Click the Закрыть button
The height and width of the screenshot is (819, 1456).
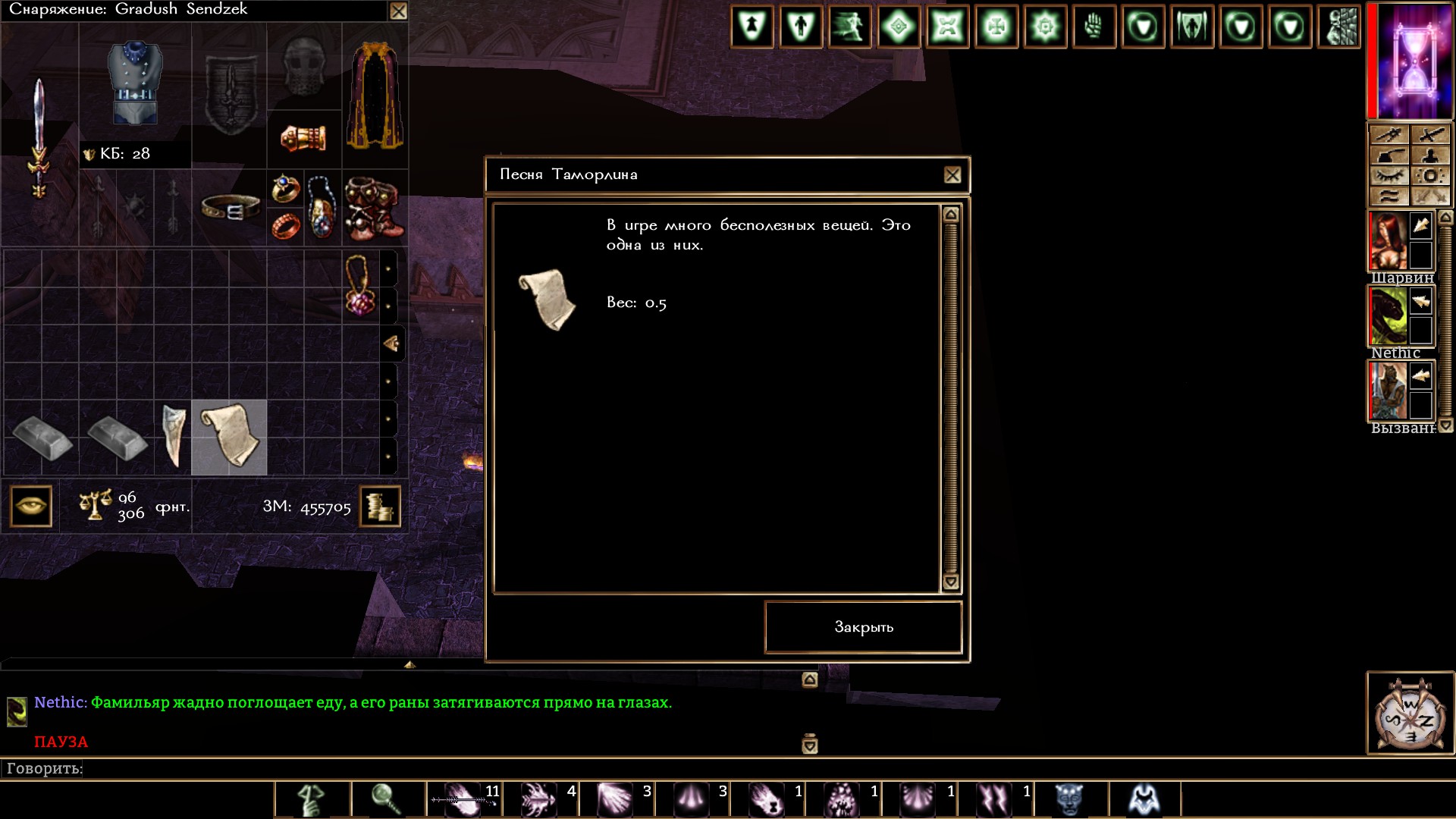pyautogui.click(x=863, y=627)
